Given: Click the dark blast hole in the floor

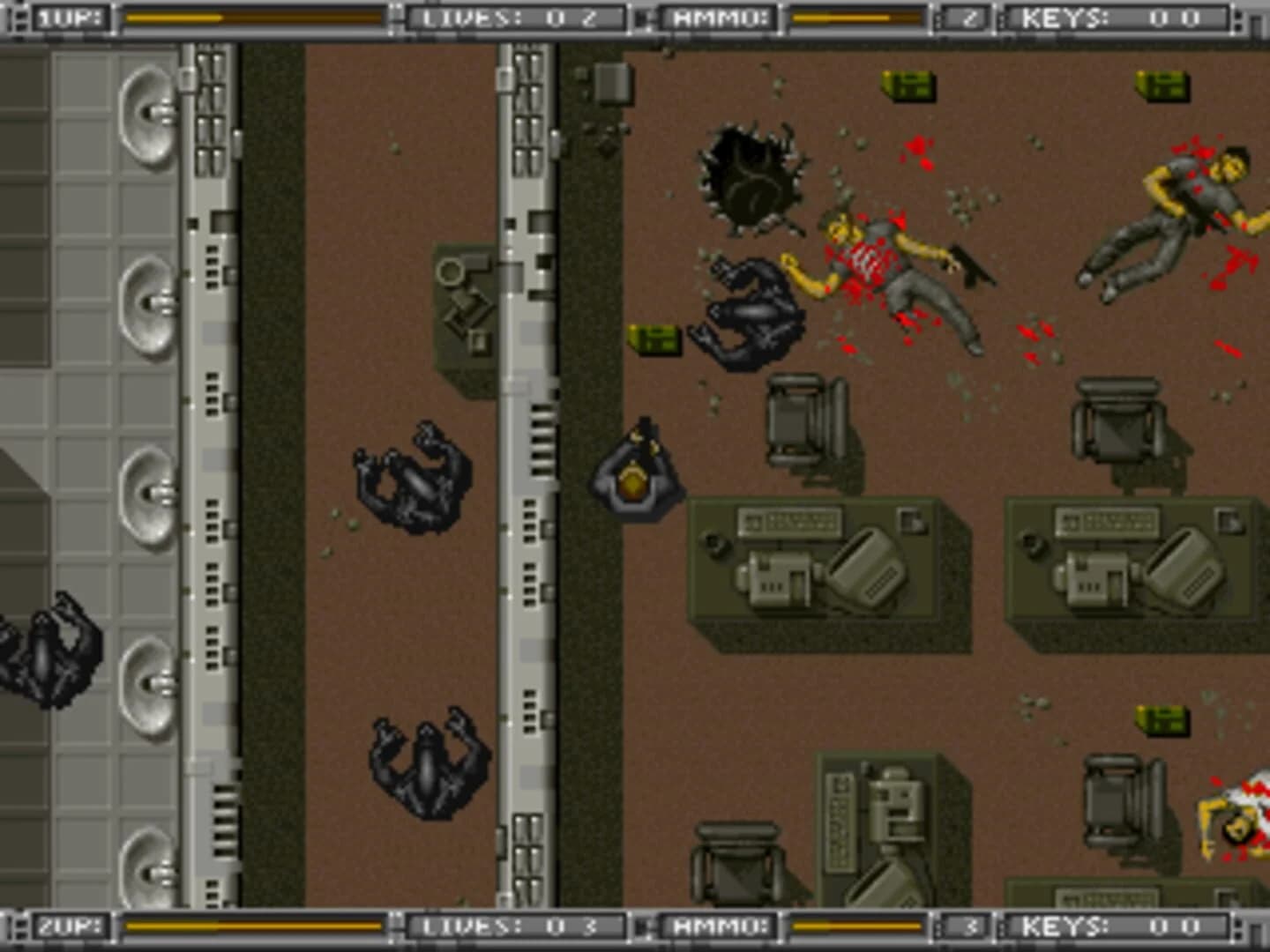Looking at the screenshot, I should tap(750, 176).
